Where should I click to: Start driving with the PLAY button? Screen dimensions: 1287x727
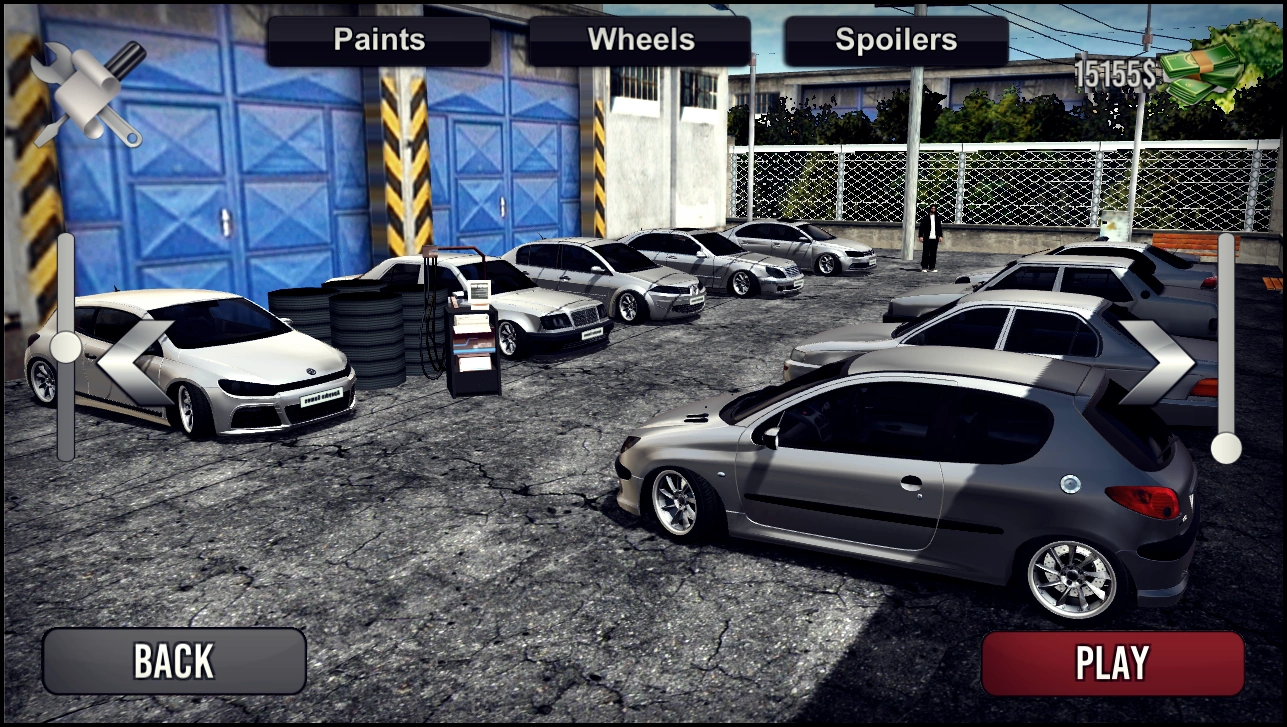click(1112, 663)
